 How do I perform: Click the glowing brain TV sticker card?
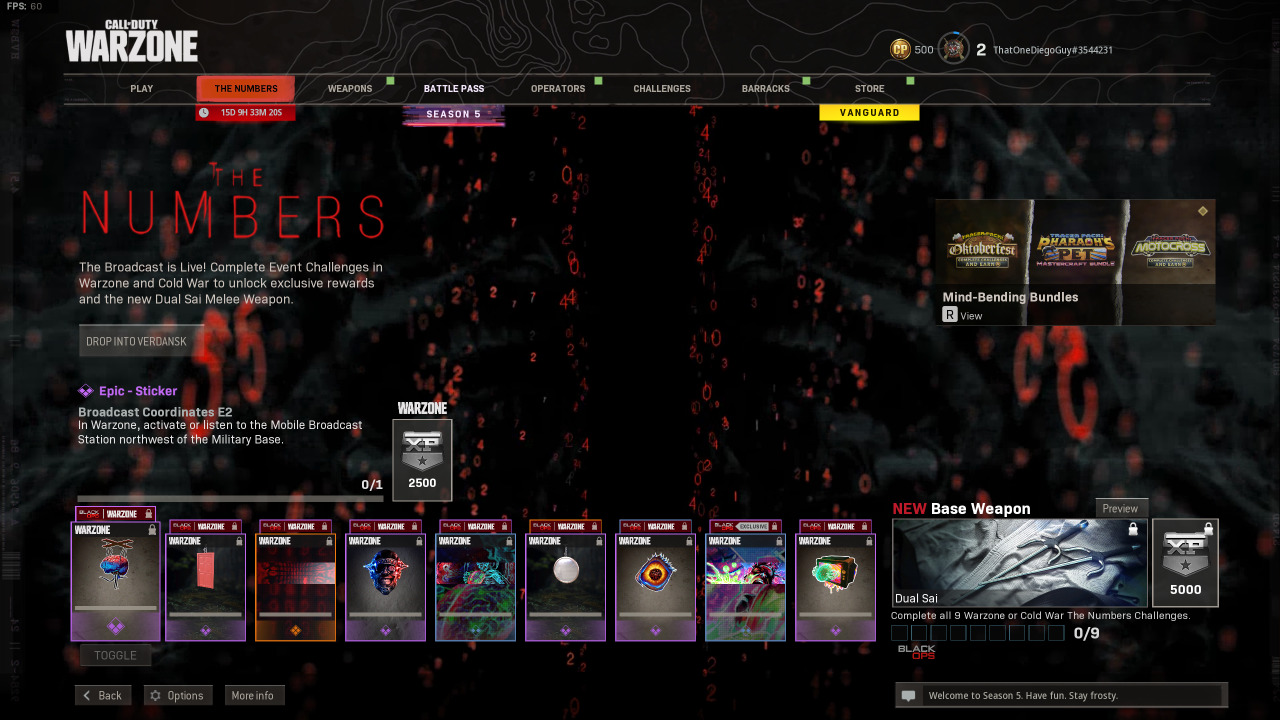point(835,580)
